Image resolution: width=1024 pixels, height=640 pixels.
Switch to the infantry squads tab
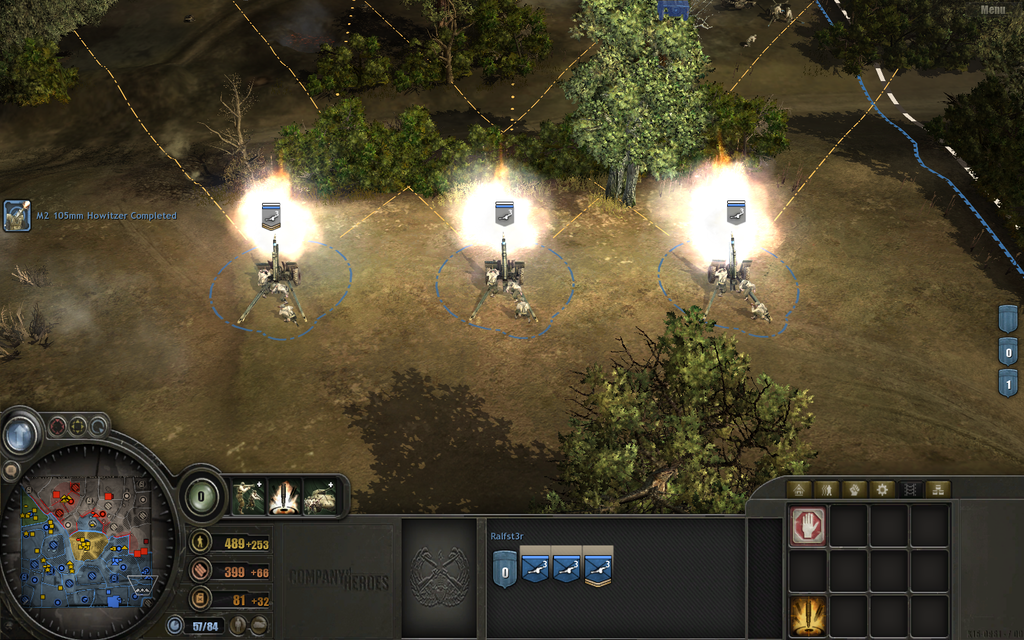pos(826,490)
